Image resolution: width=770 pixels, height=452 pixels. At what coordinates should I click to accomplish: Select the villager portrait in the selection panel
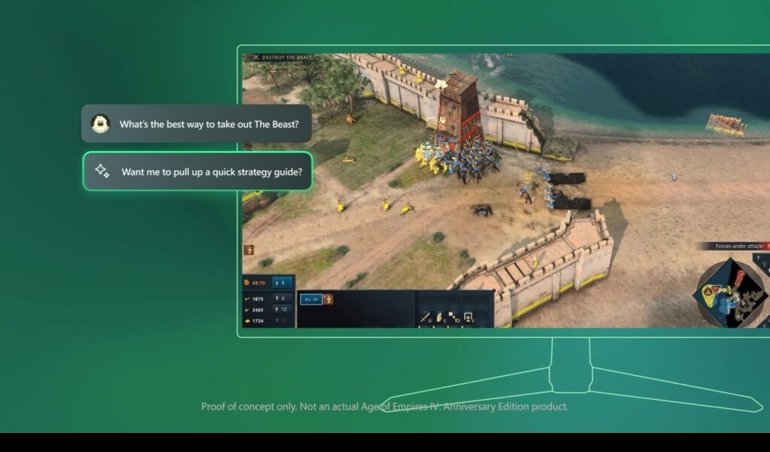[x=328, y=299]
